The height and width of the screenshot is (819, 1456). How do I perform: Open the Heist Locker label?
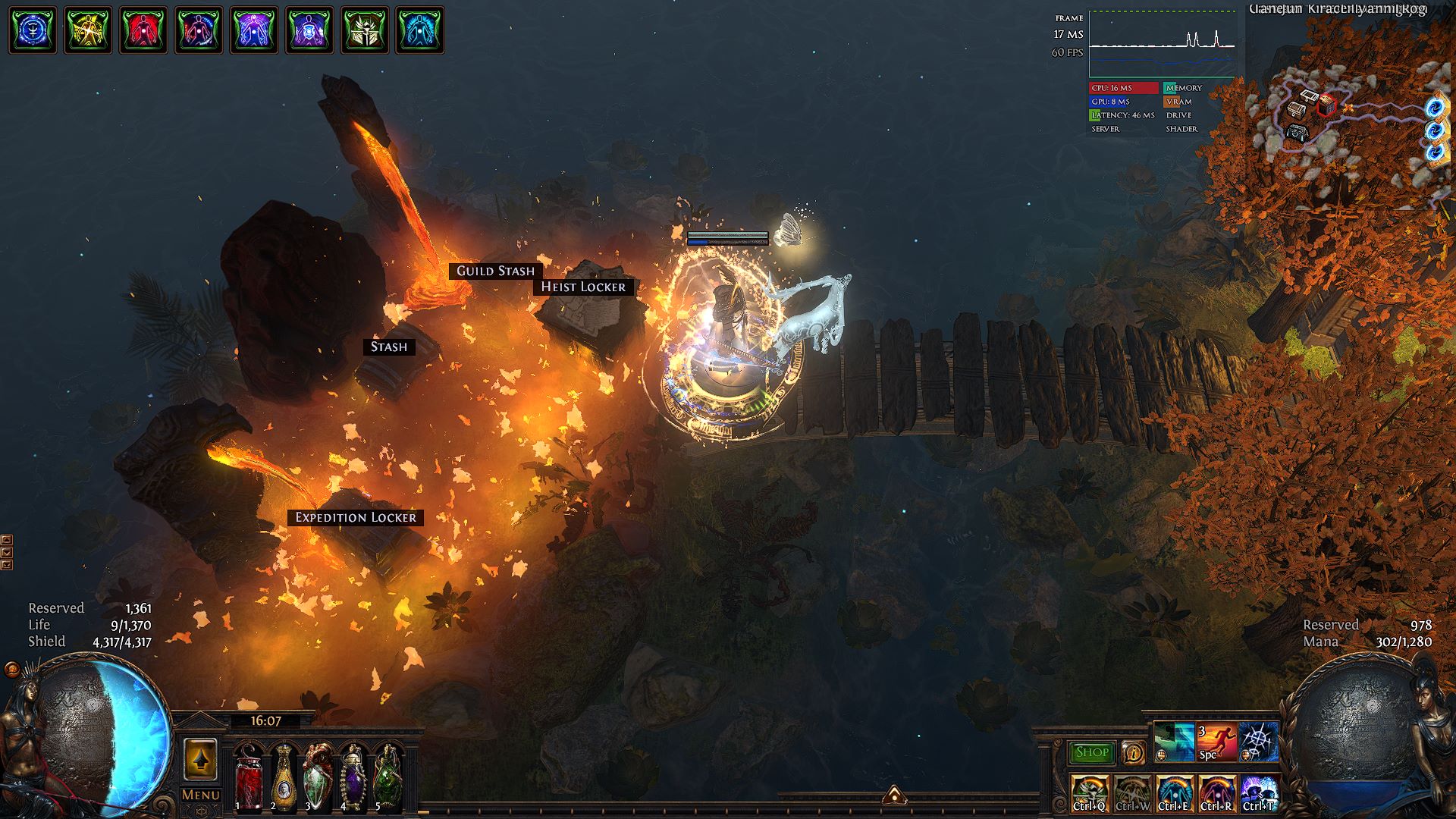tap(583, 287)
